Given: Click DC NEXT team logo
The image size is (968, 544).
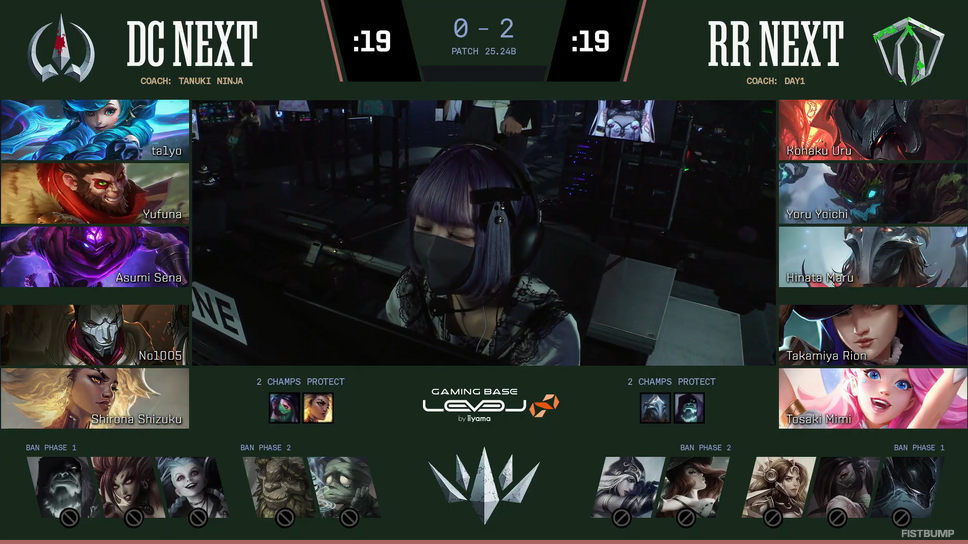Looking at the screenshot, I should (61, 45).
